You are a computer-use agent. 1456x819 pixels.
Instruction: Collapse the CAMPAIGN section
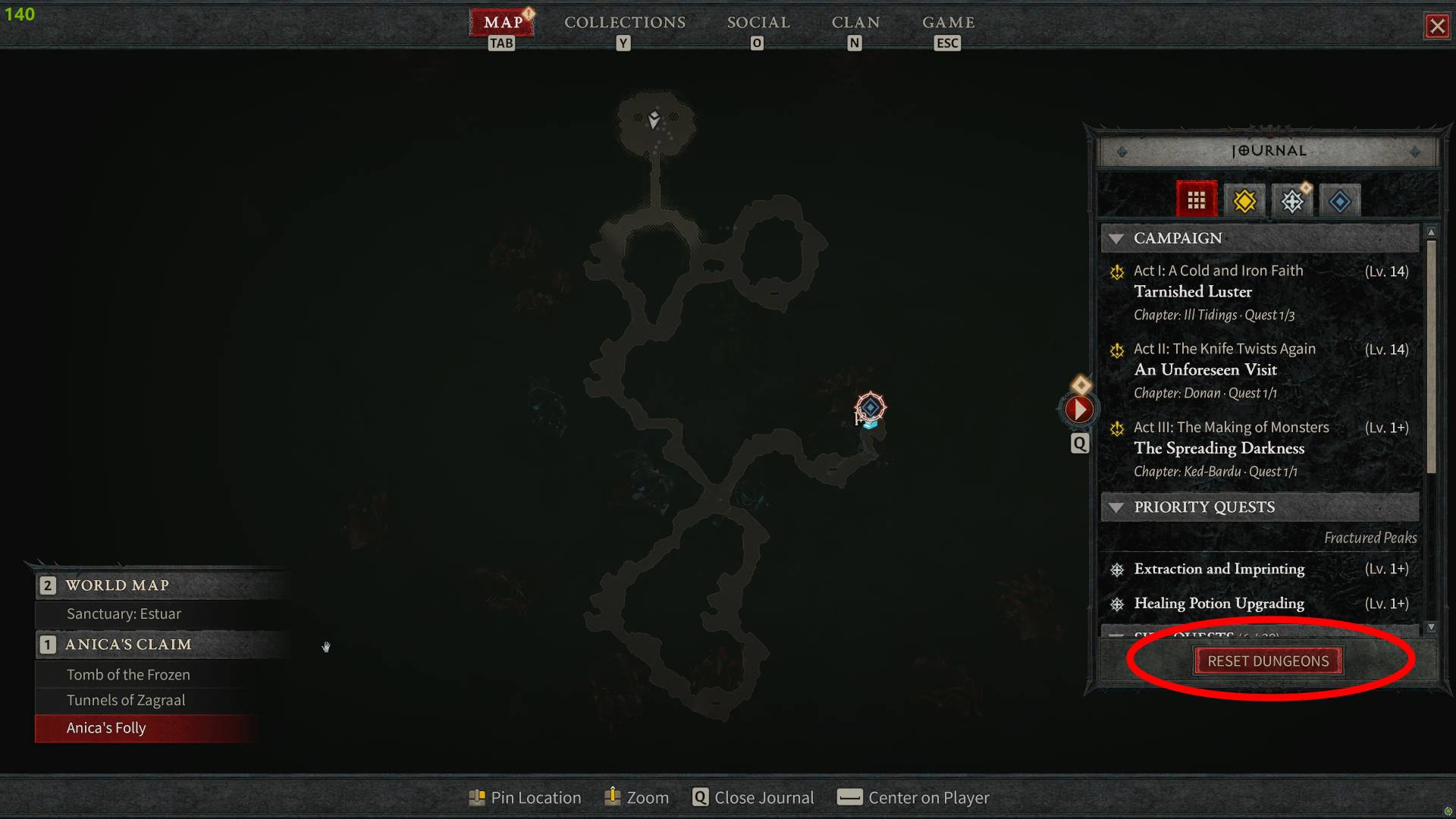point(1116,238)
